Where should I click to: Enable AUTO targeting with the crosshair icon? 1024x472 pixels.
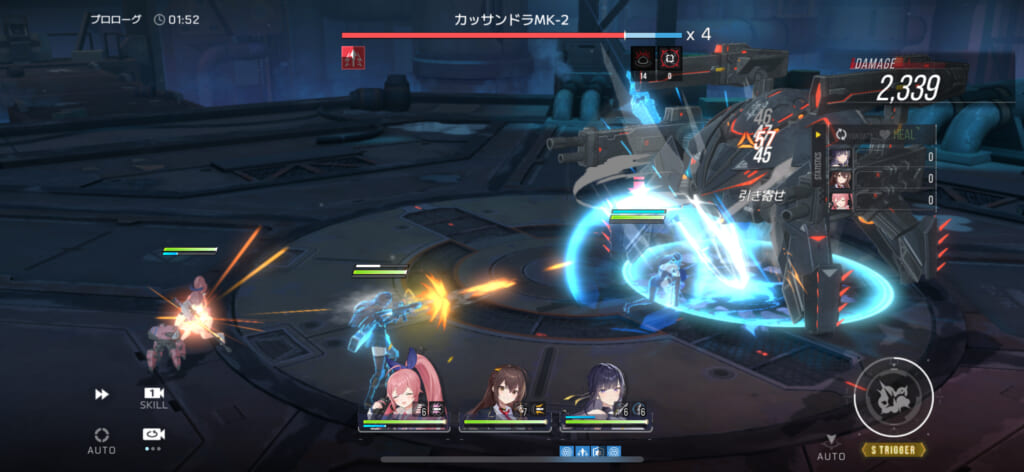[x=101, y=438]
